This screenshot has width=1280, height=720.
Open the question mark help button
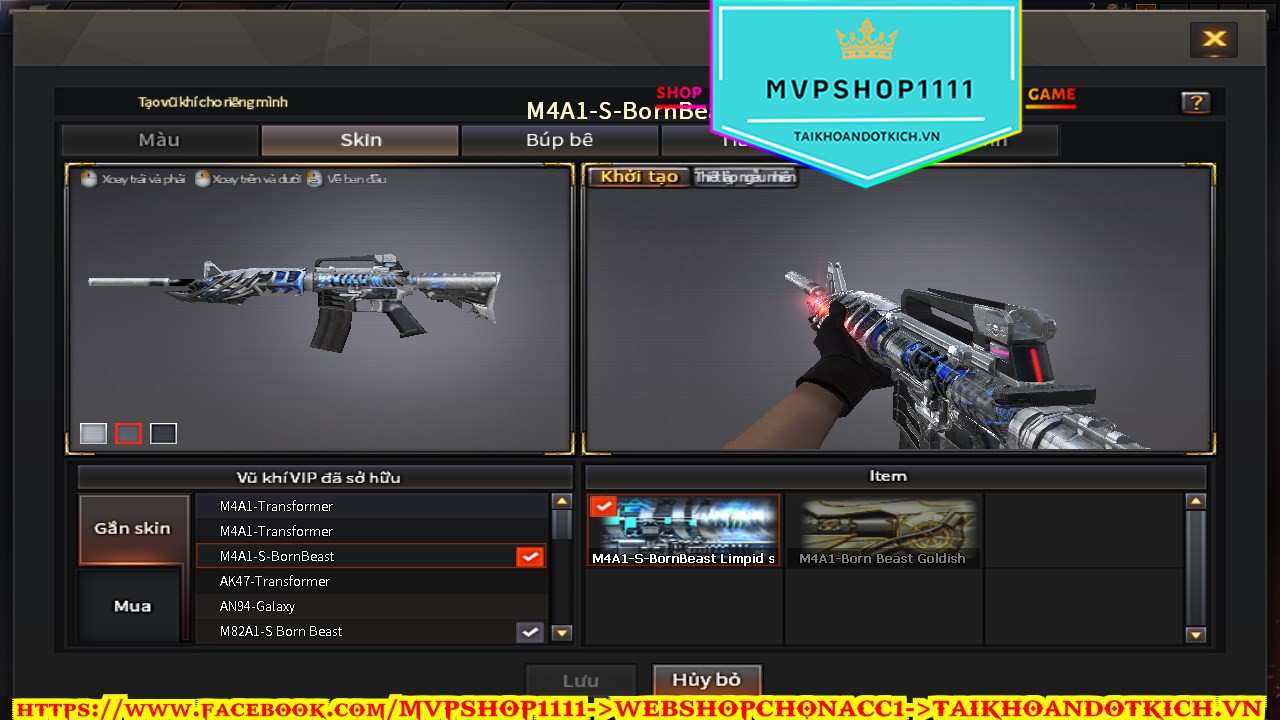[1195, 102]
